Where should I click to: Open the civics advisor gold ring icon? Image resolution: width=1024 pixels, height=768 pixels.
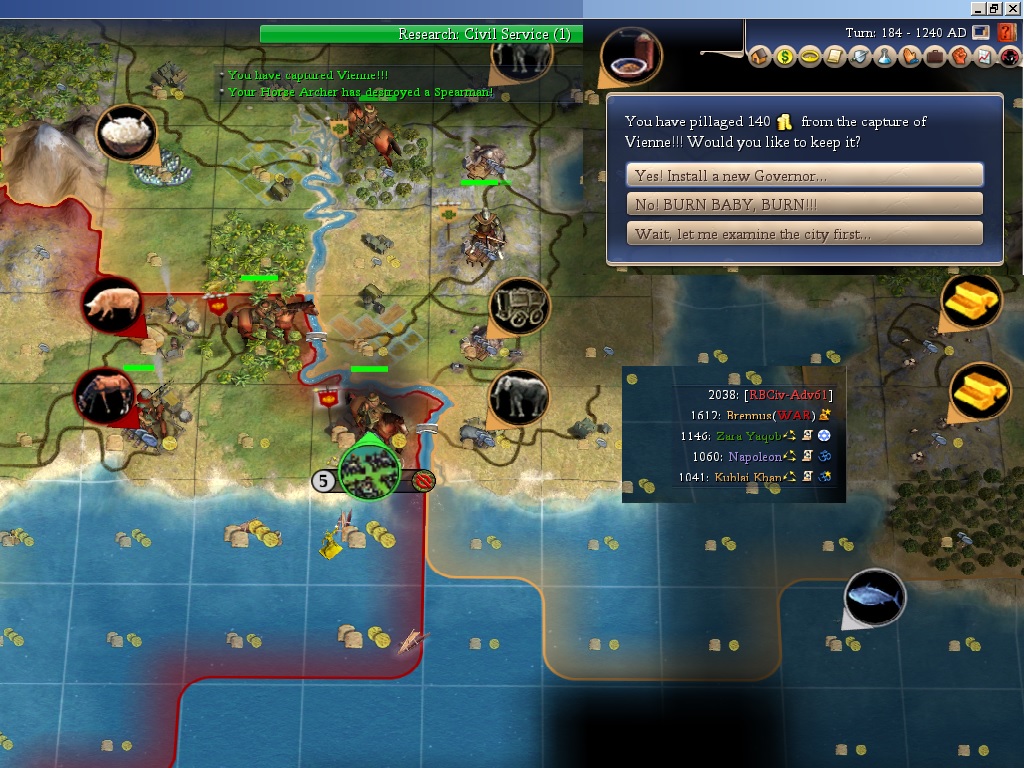coord(810,57)
